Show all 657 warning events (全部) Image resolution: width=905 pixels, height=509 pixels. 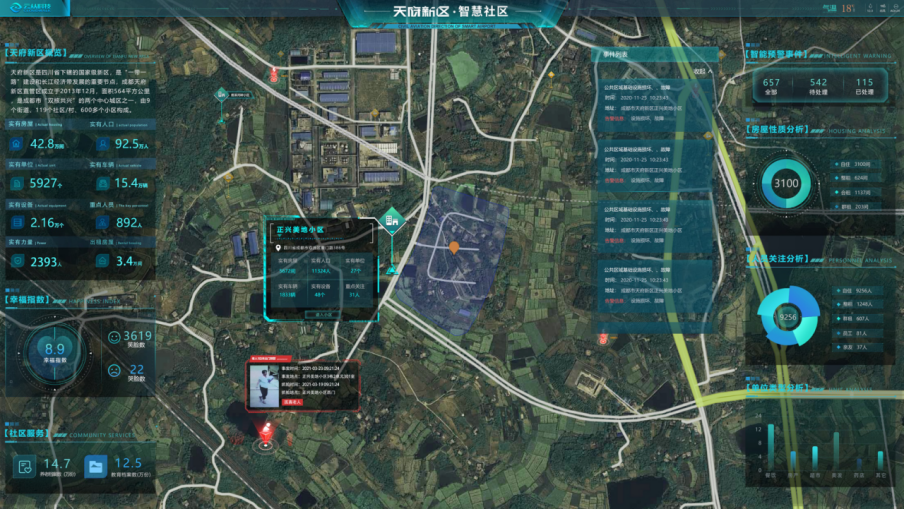click(771, 87)
